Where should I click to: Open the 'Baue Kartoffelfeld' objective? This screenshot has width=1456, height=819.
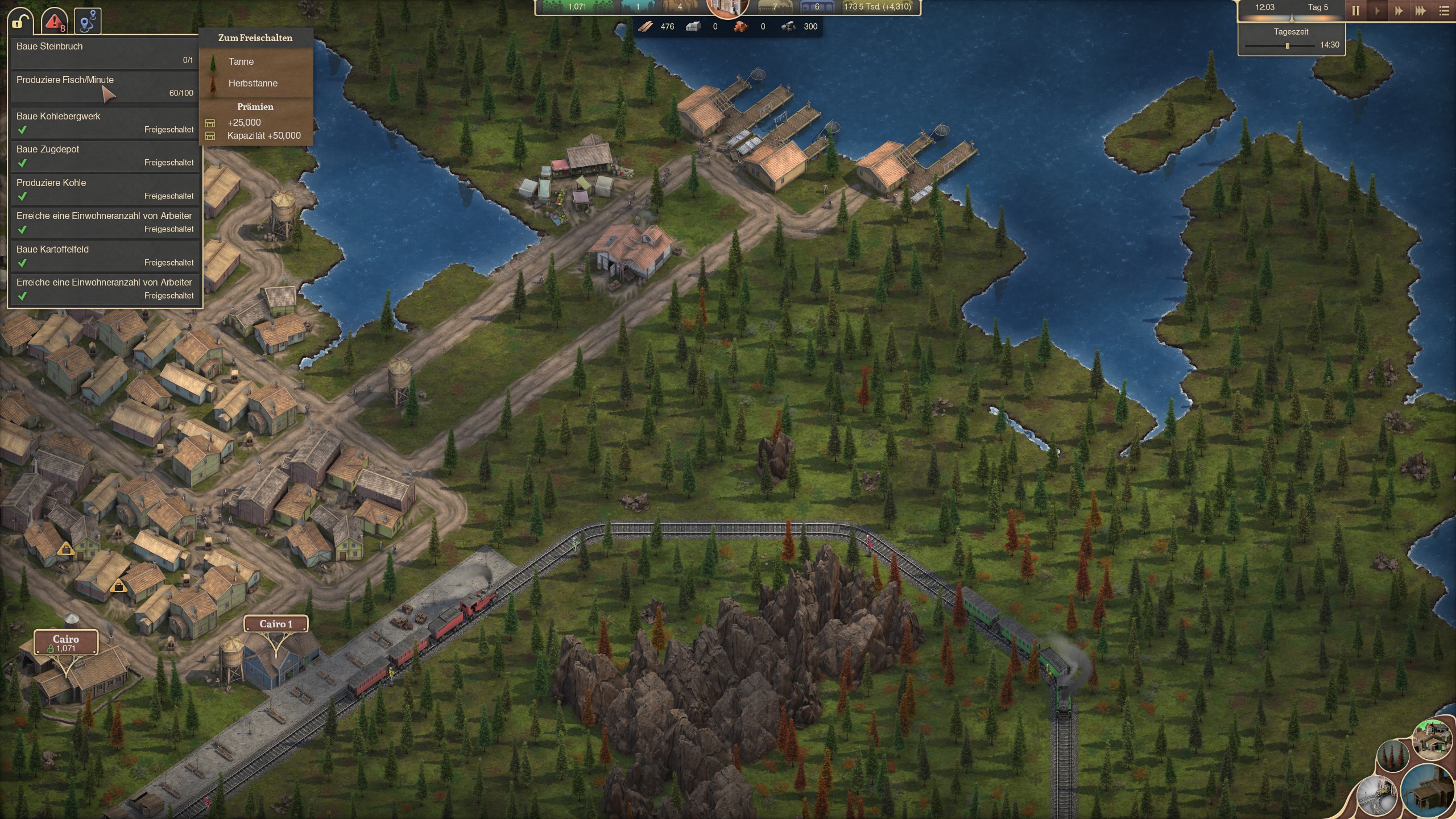pos(105,255)
